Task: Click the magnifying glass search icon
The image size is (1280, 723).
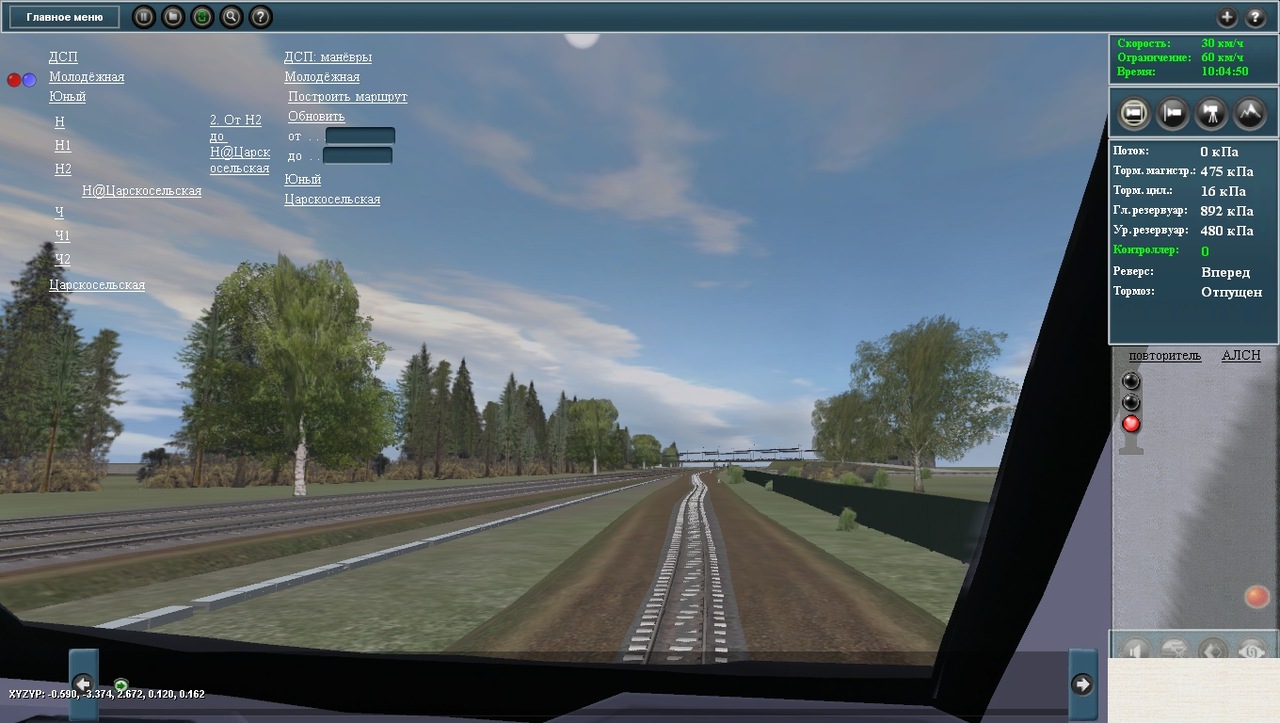Action: [231, 17]
